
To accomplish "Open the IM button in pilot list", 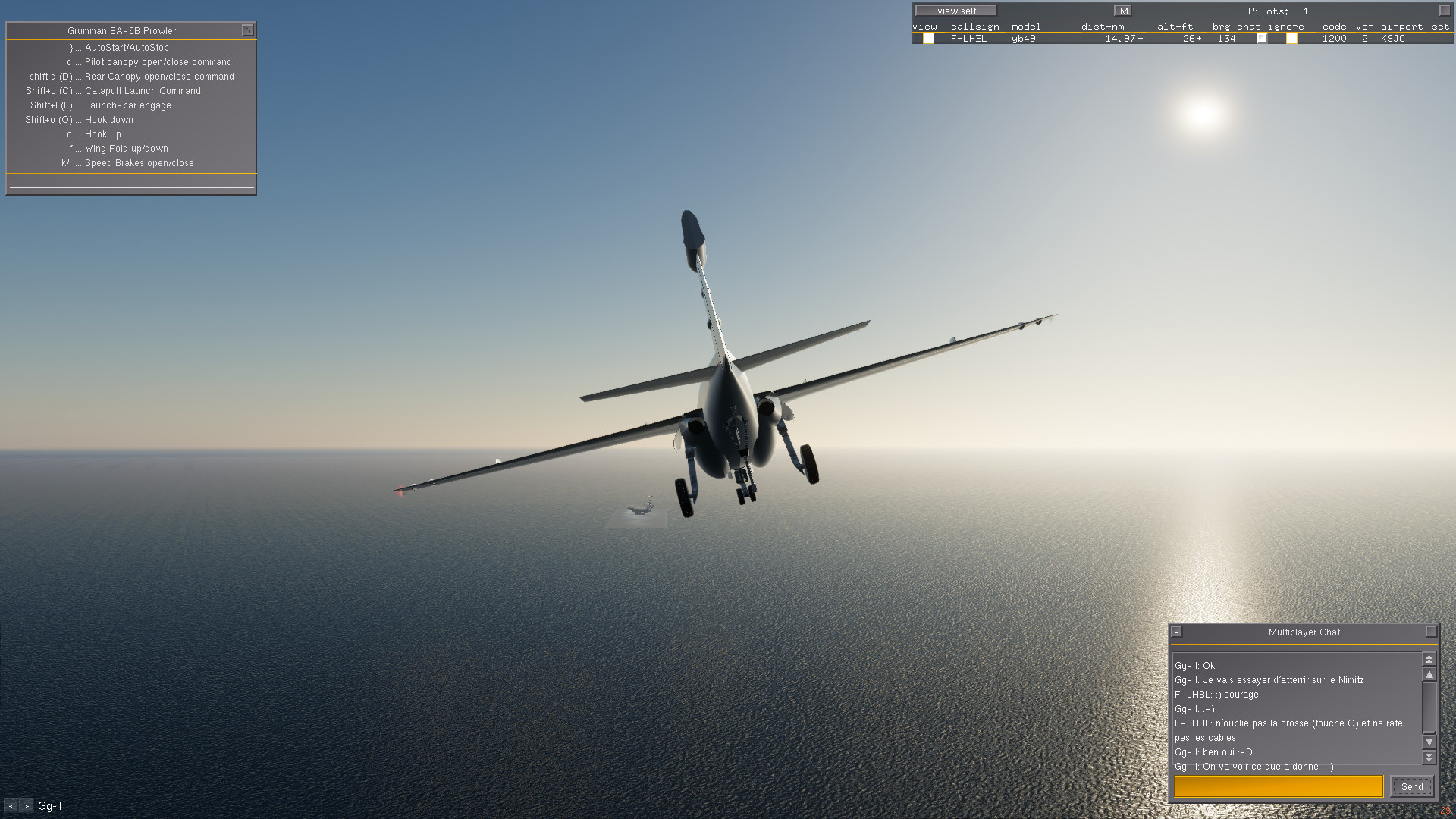I will click(x=1122, y=11).
